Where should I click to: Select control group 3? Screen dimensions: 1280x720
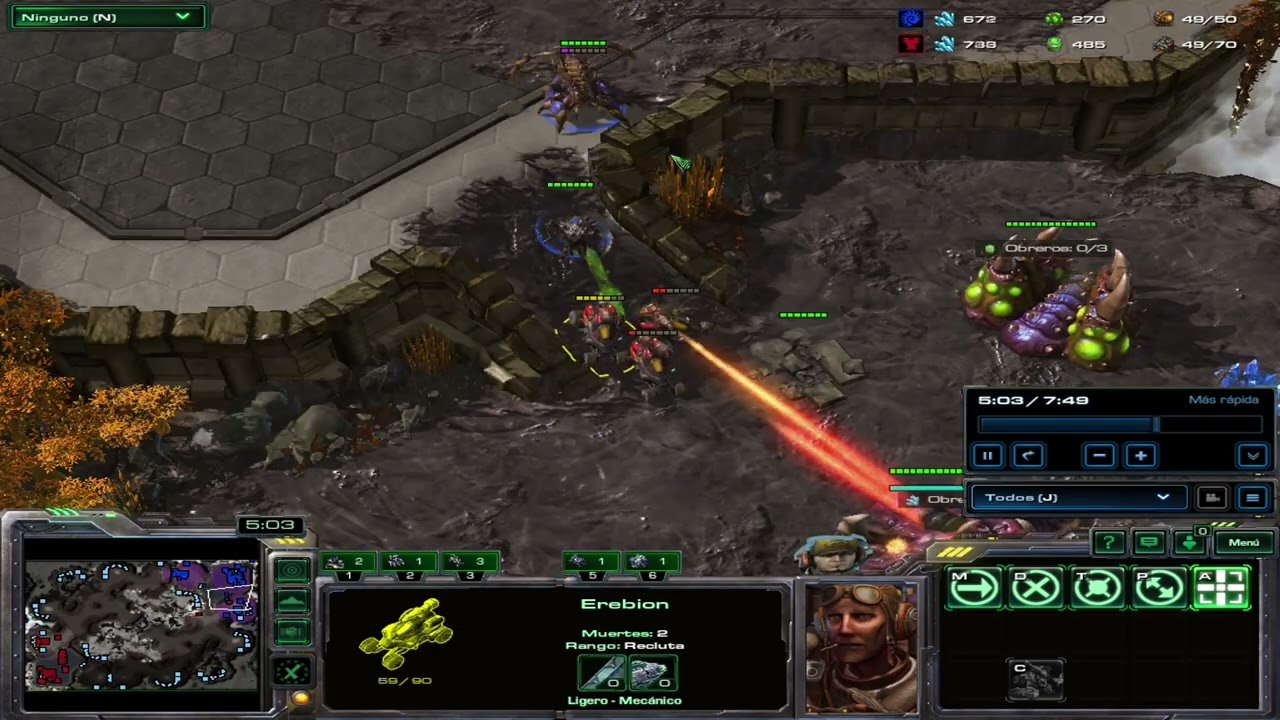point(469,565)
